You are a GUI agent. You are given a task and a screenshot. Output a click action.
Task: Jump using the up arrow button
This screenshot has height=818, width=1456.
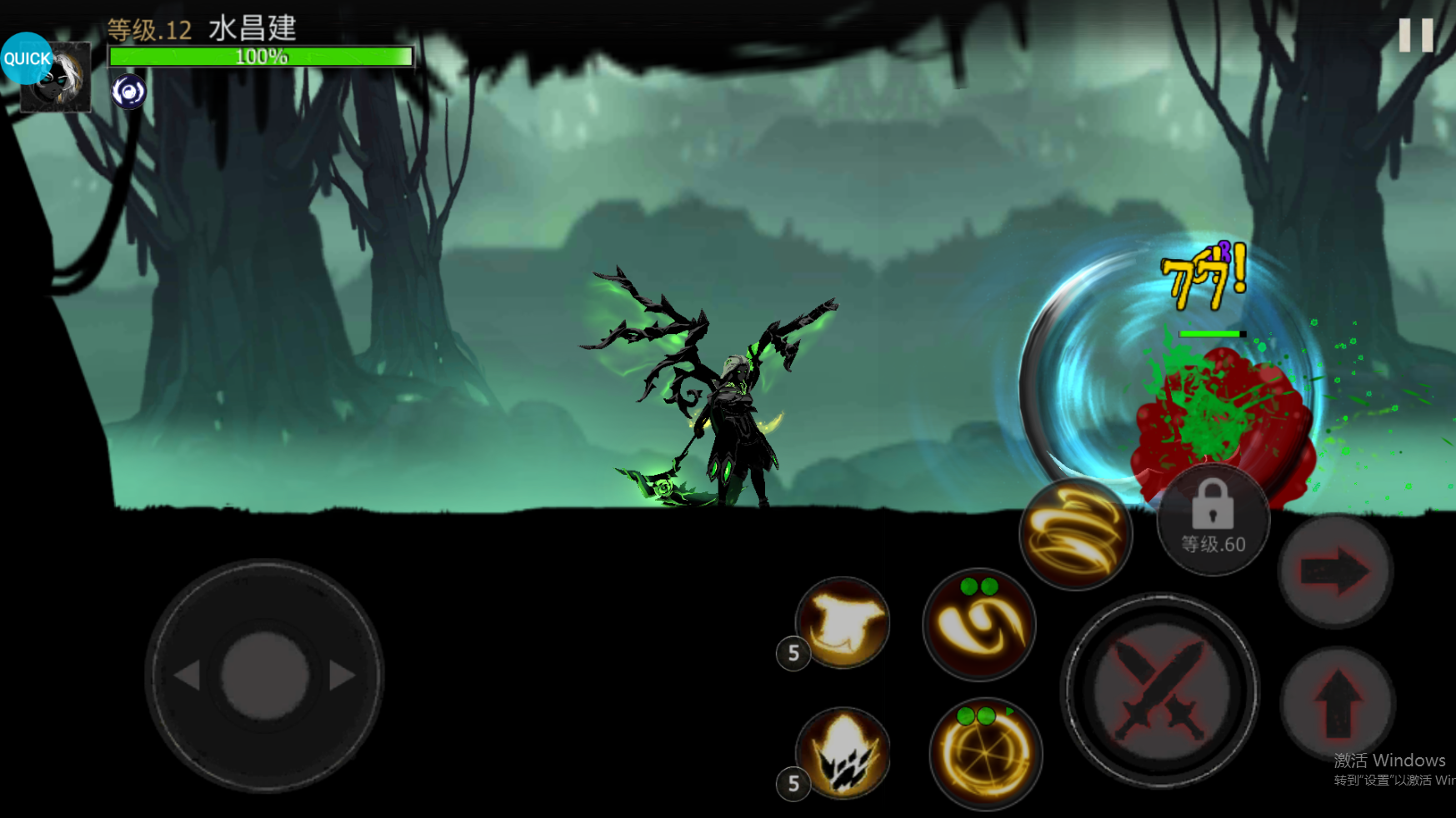click(x=1338, y=701)
